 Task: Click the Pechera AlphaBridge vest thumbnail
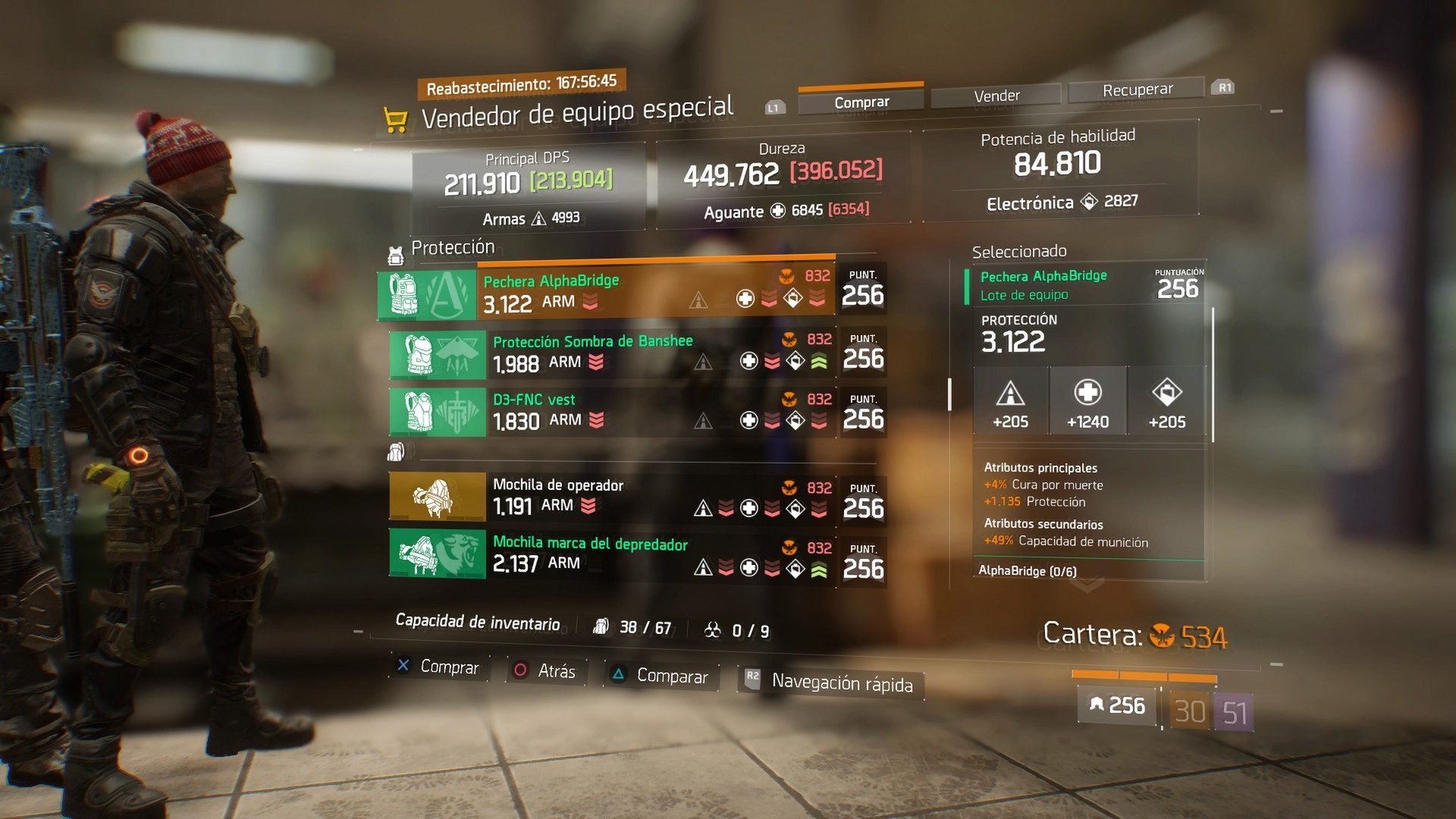(427, 295)
